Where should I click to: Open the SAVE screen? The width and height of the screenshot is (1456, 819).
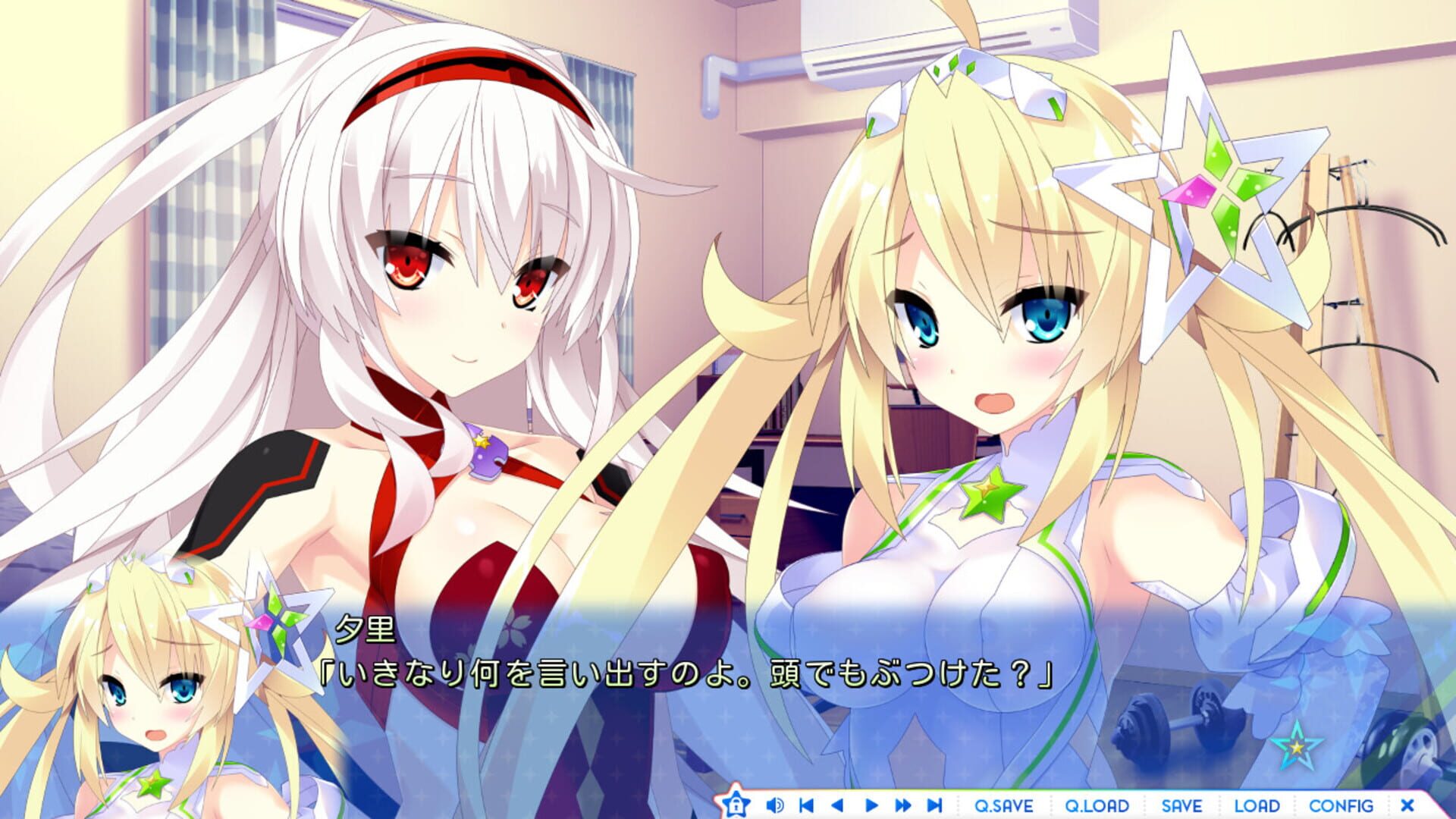point(1182,805)
